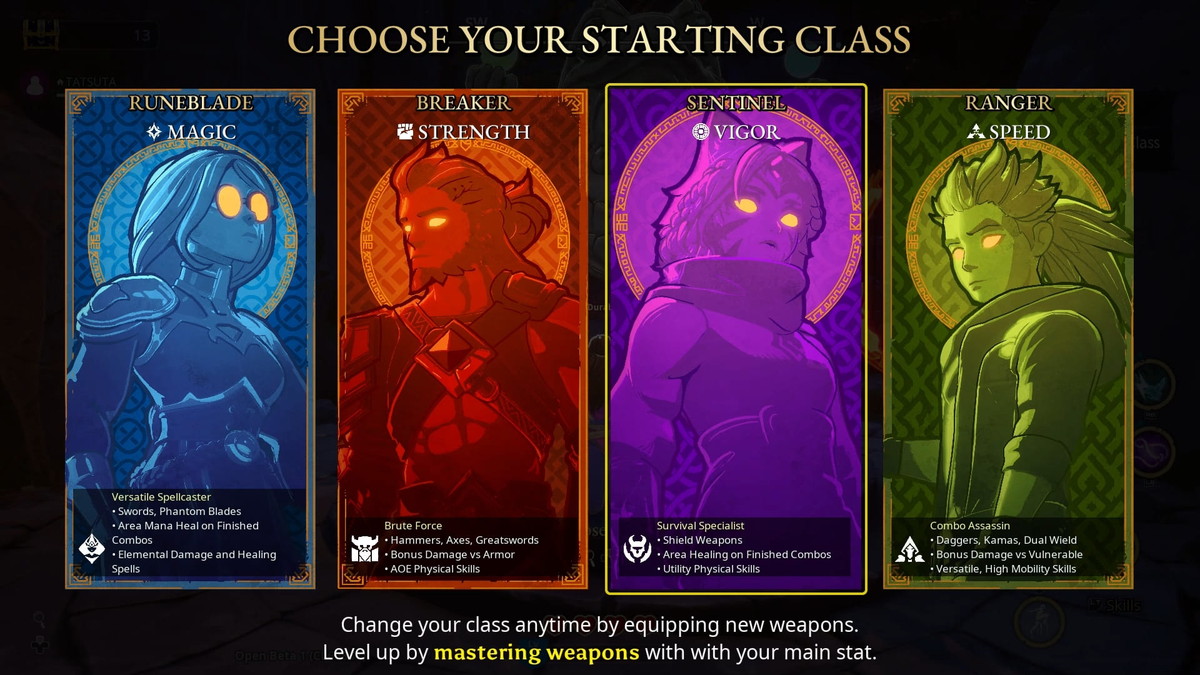The image size is (1200, 675).
Task: Choose the Runeblade Magic class card
Action: [x=190, y=338]
